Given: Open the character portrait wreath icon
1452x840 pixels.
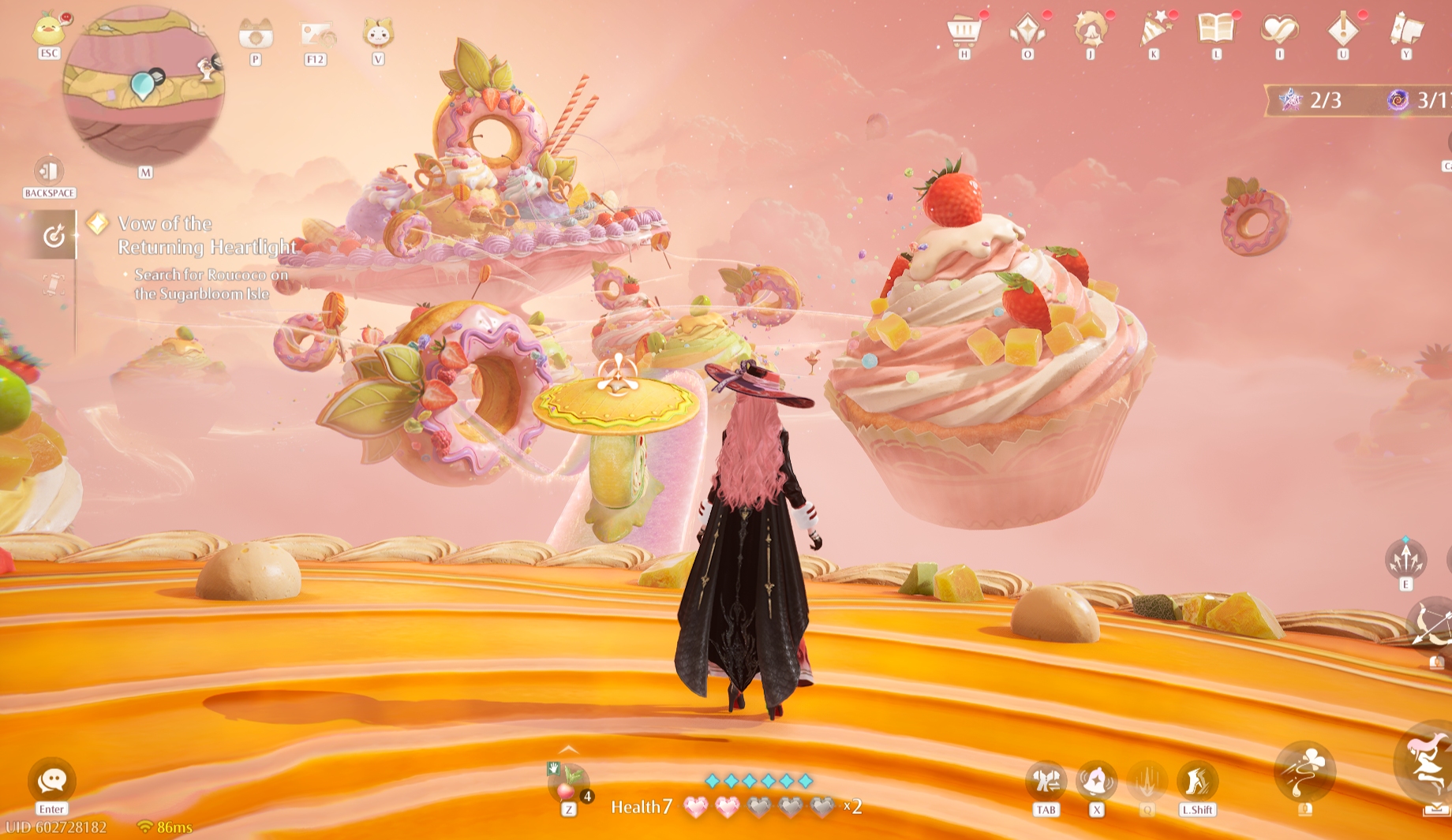Looking at the screenshot, I should pos(1091,30).
